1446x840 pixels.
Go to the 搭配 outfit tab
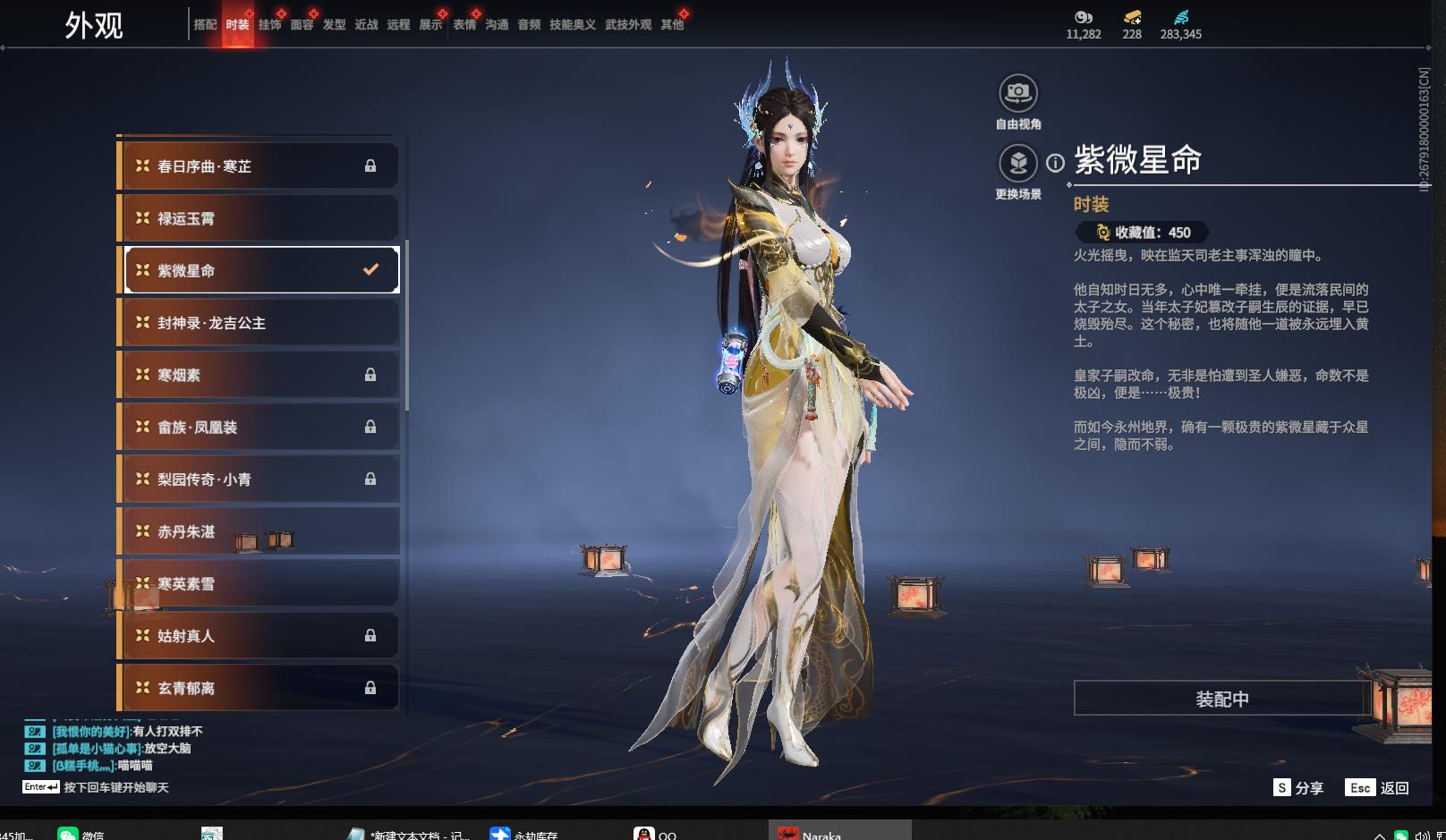coord(205,25)
